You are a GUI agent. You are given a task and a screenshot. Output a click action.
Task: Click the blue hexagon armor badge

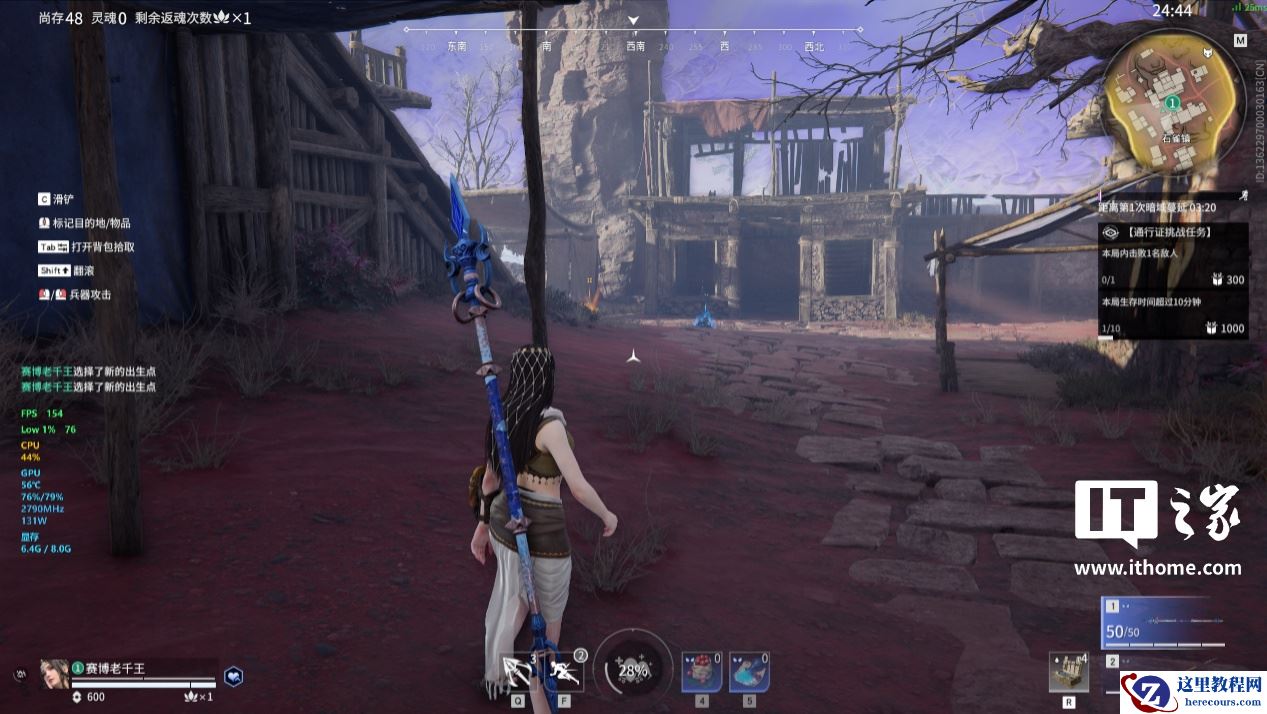pyautogui.click(x=233, y=676)
